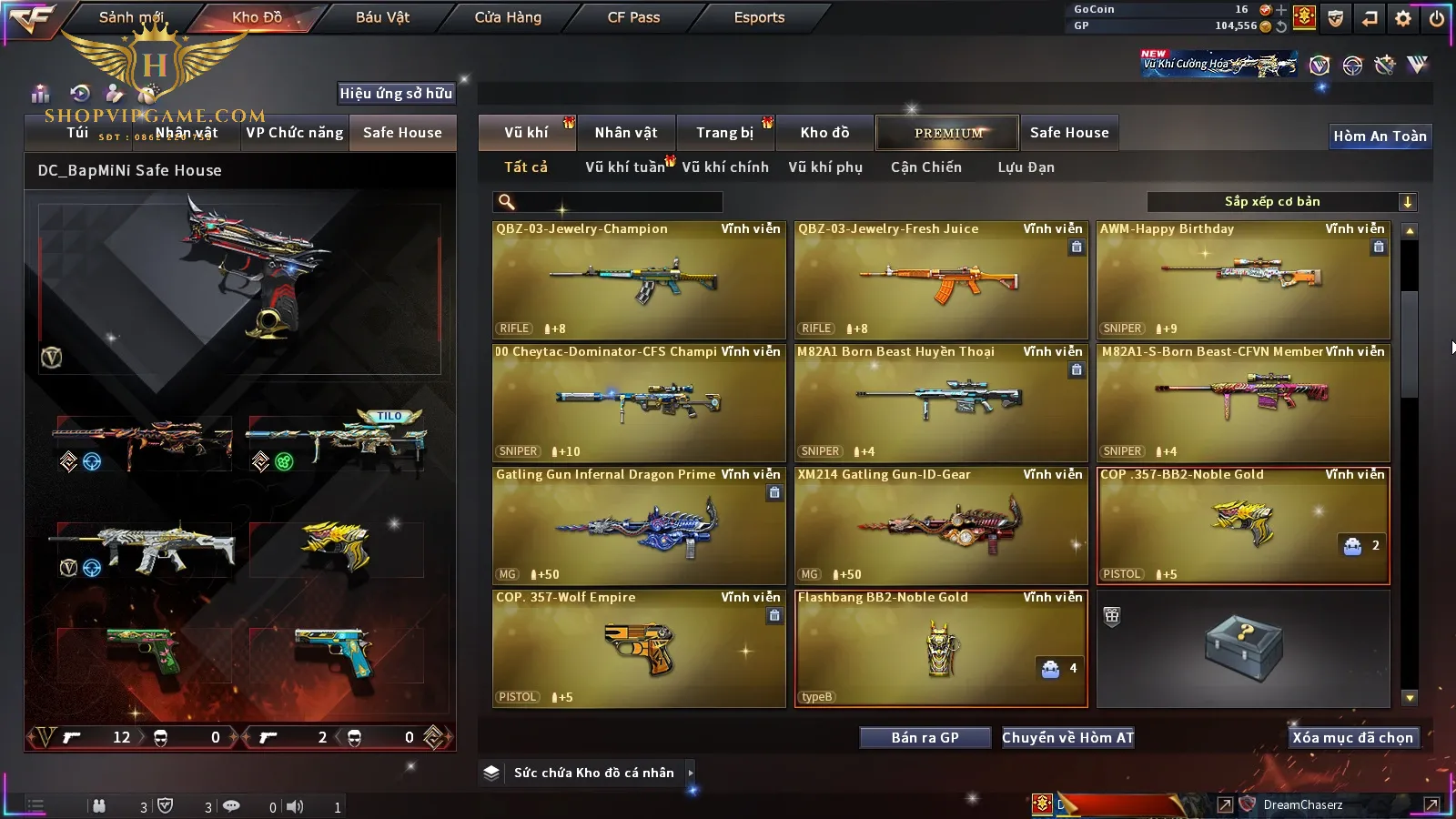Open the Sảnh mới lobby menu
The height and width of the screenshot is (819, 1456).
pyautogui.click(x=130, y=17)
